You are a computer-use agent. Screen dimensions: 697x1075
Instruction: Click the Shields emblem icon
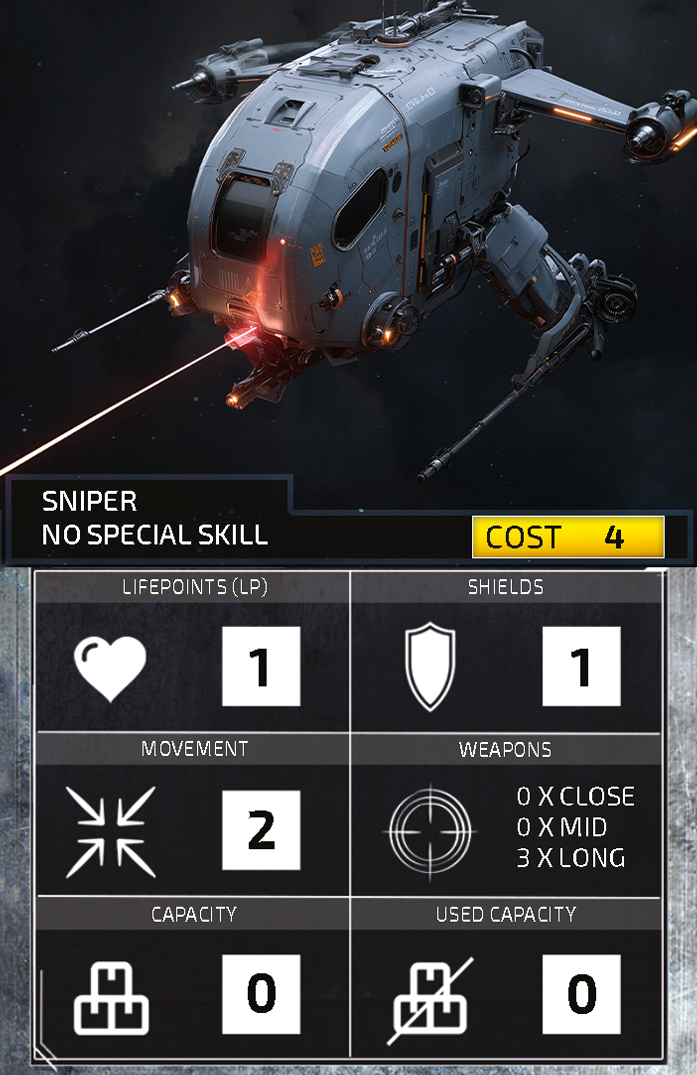[430, 667]
